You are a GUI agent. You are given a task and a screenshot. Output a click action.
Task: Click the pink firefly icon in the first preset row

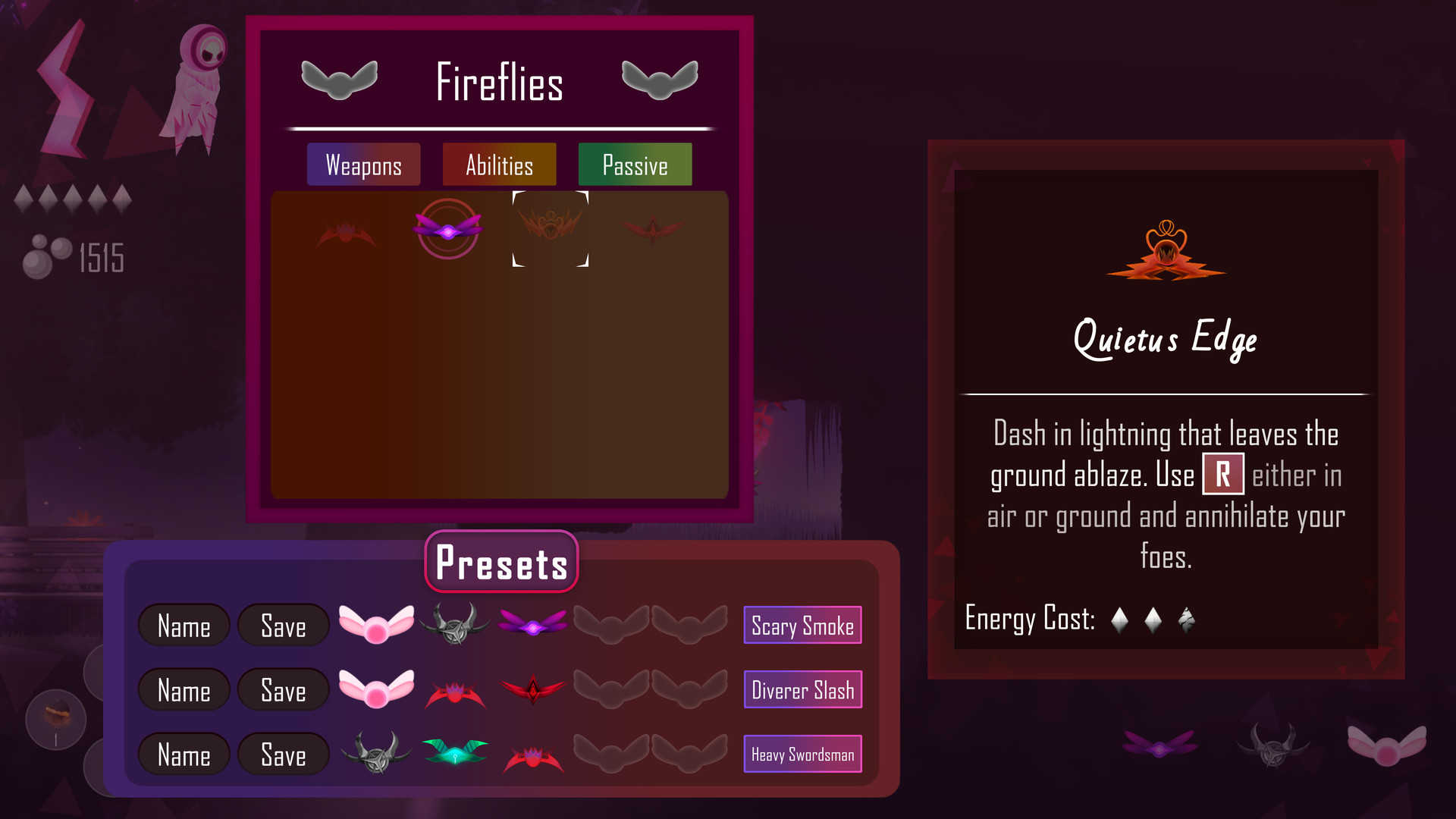378,624
